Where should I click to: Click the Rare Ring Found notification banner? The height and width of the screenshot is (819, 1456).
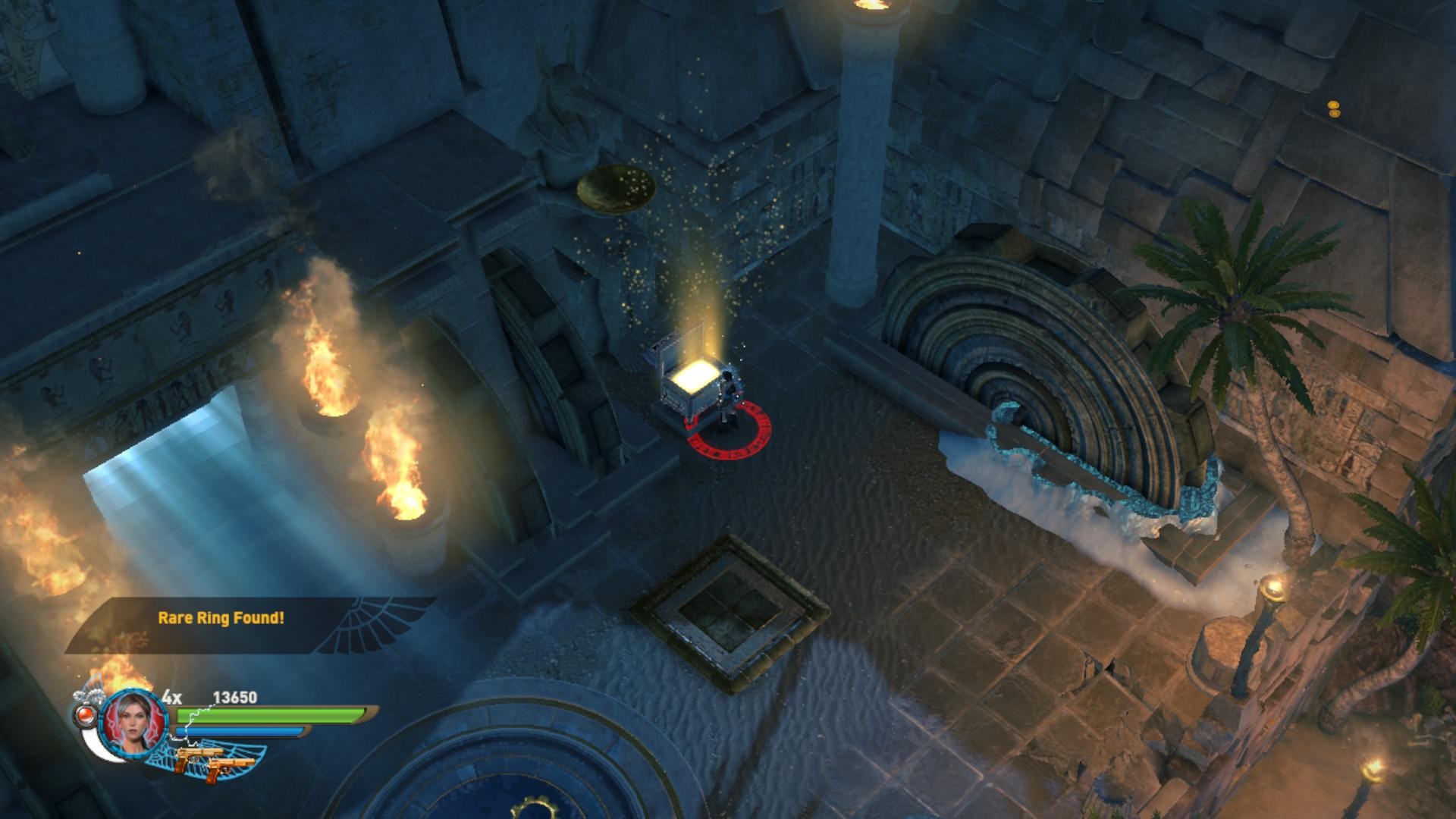pyautogui.click(x=221, y=618)
